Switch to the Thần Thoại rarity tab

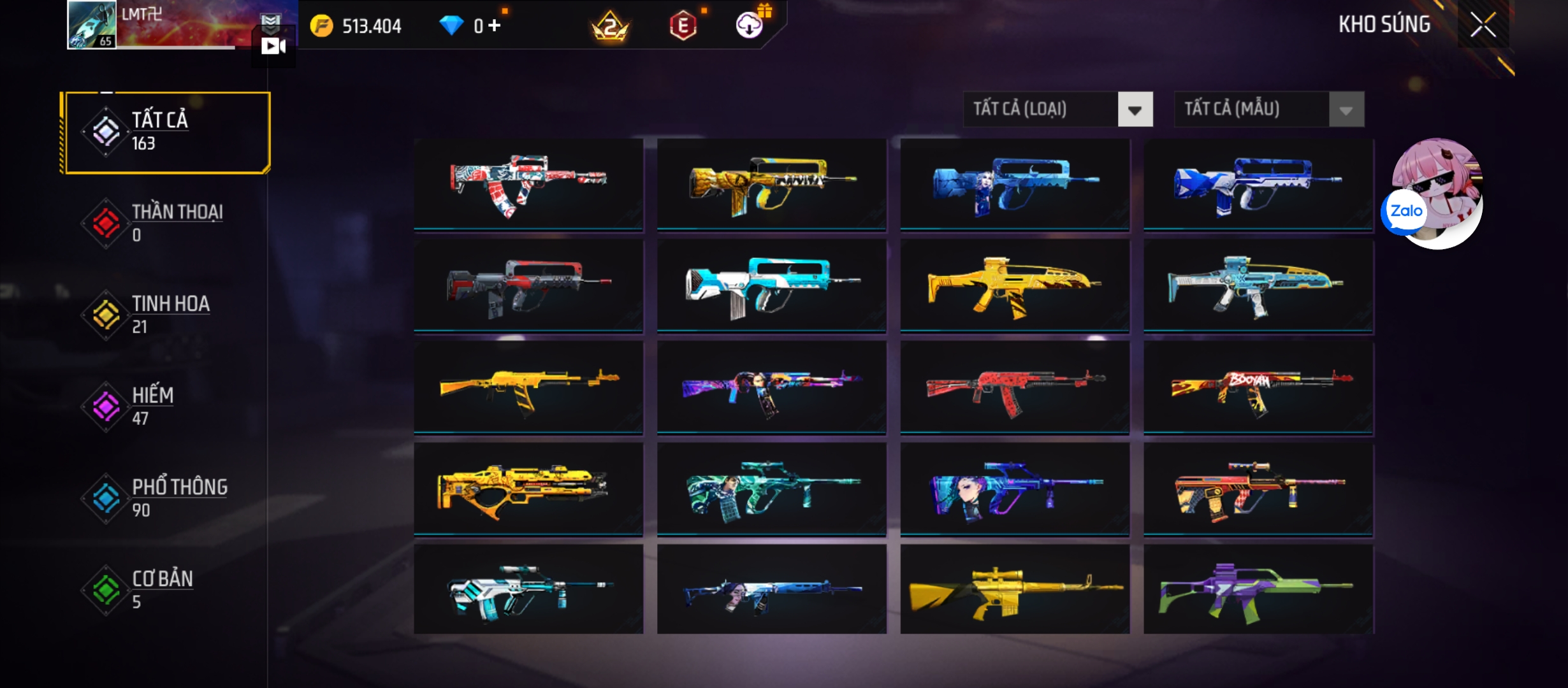click(x=167, y=223)
